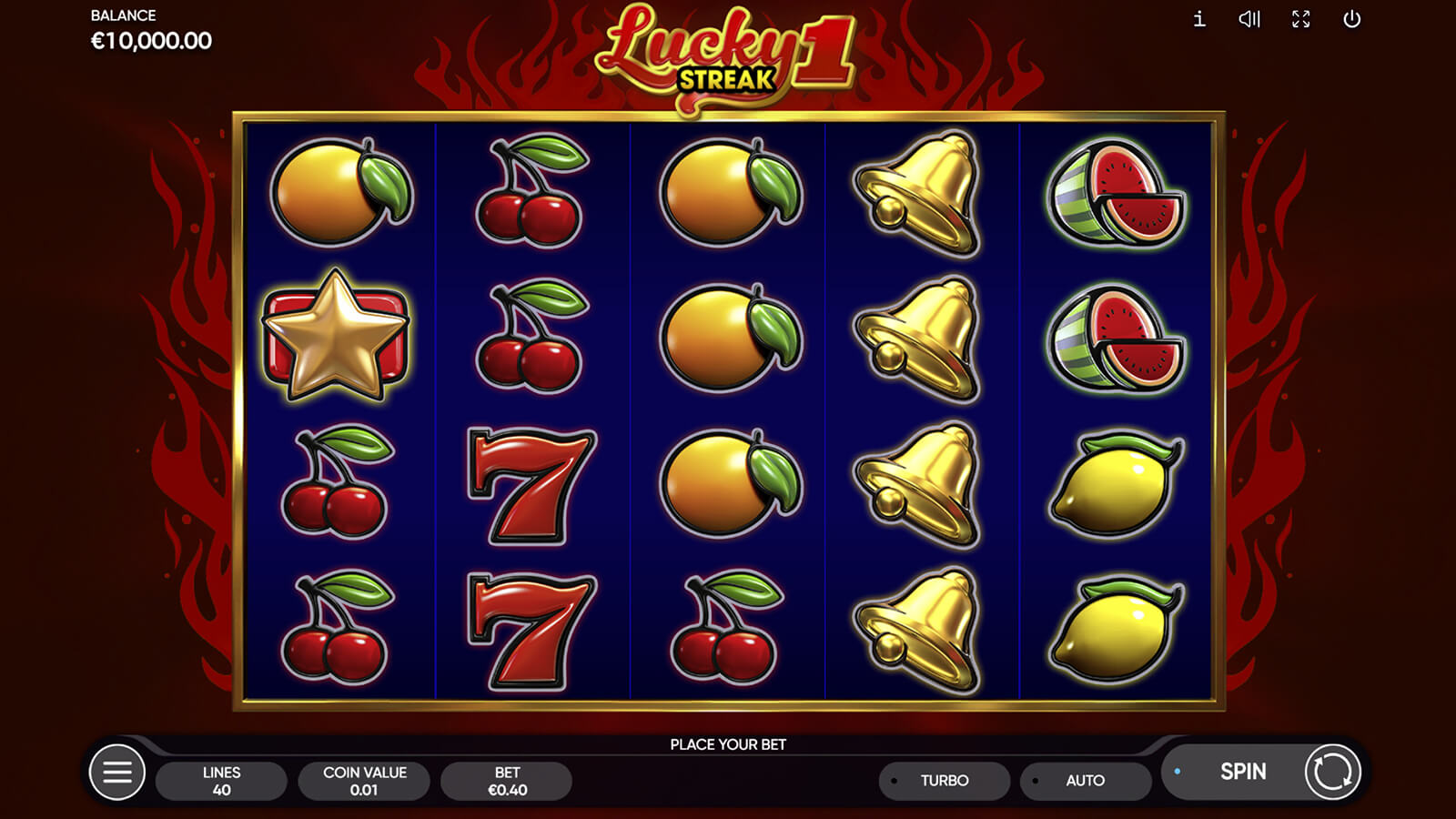This screenshot has height=819, width=1456.
Task: Toggle the sound speaker icon
Action: point(1249,19)
